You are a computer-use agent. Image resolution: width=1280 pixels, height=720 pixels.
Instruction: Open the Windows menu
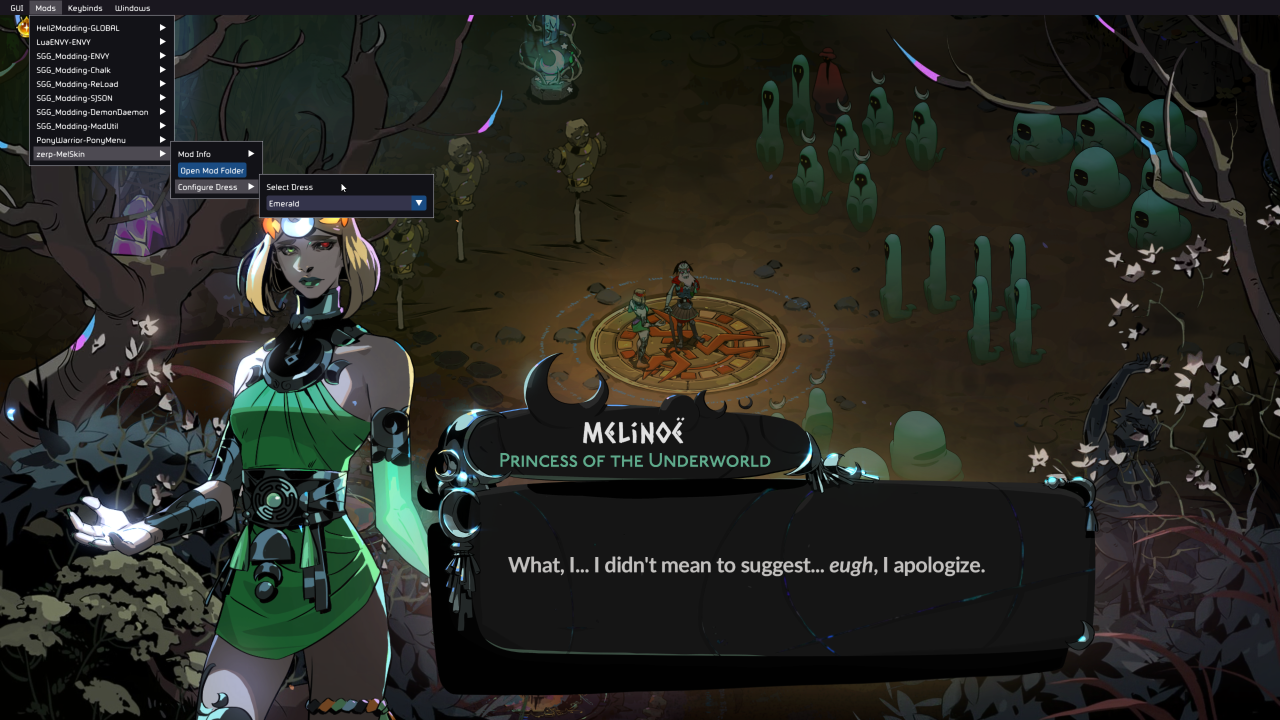[132, 8]
